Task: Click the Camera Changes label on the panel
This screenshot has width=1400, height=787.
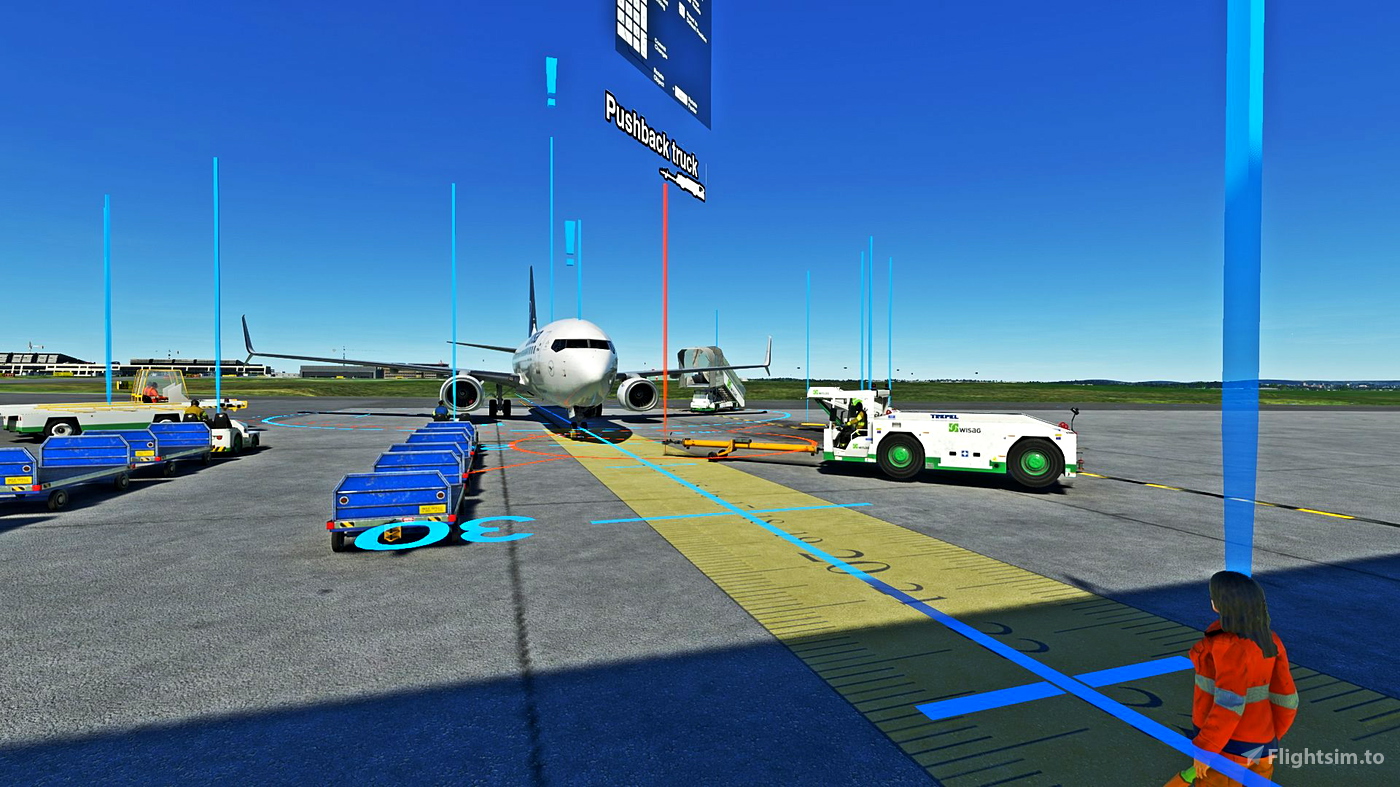Action: point(660,47)
